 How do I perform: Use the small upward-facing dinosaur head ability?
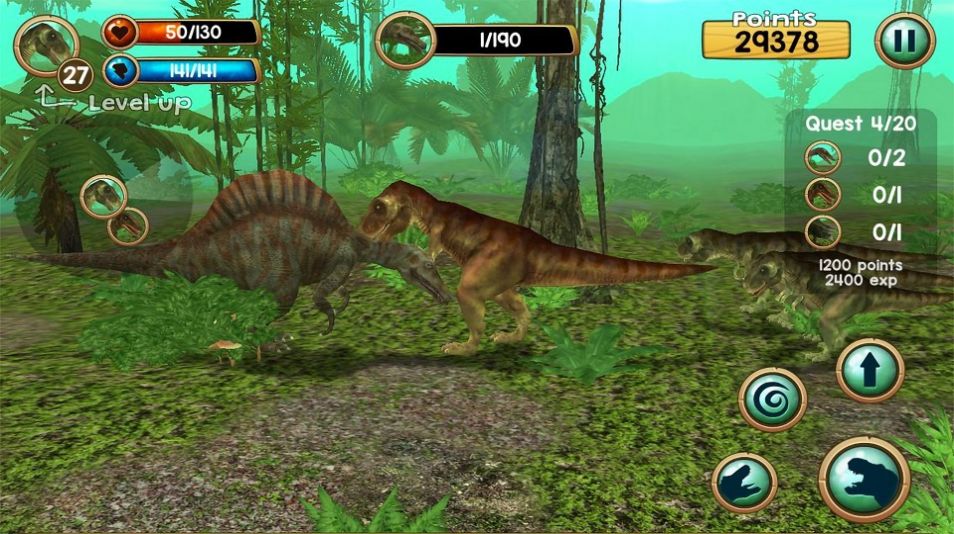745,486
